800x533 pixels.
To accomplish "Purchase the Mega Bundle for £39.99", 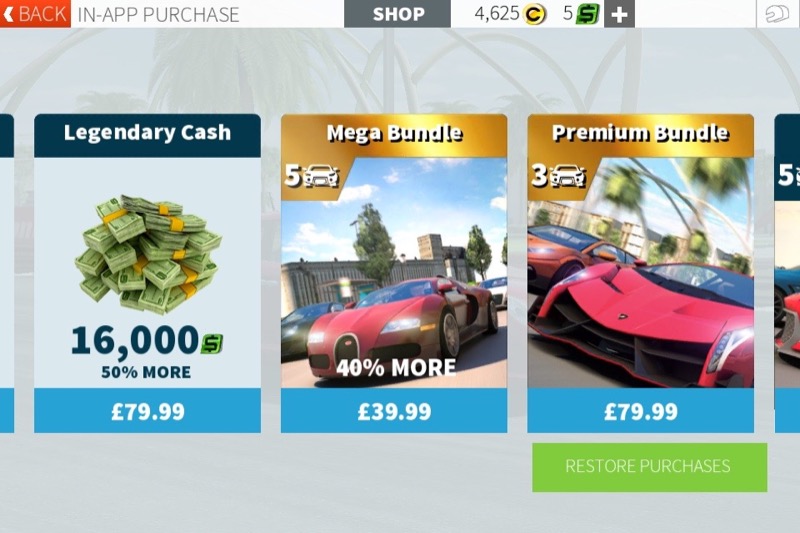I will pos(393,411).
